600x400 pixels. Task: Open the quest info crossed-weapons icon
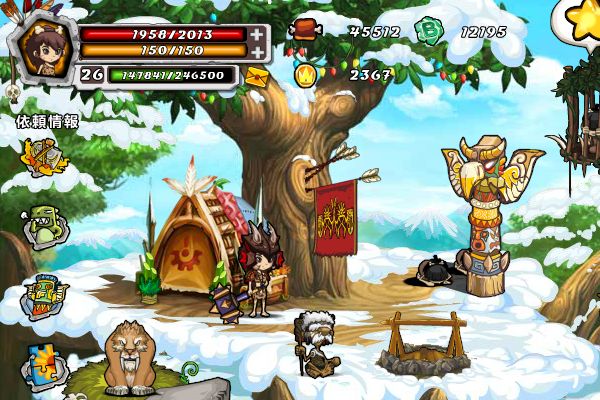tap(43, 156)
